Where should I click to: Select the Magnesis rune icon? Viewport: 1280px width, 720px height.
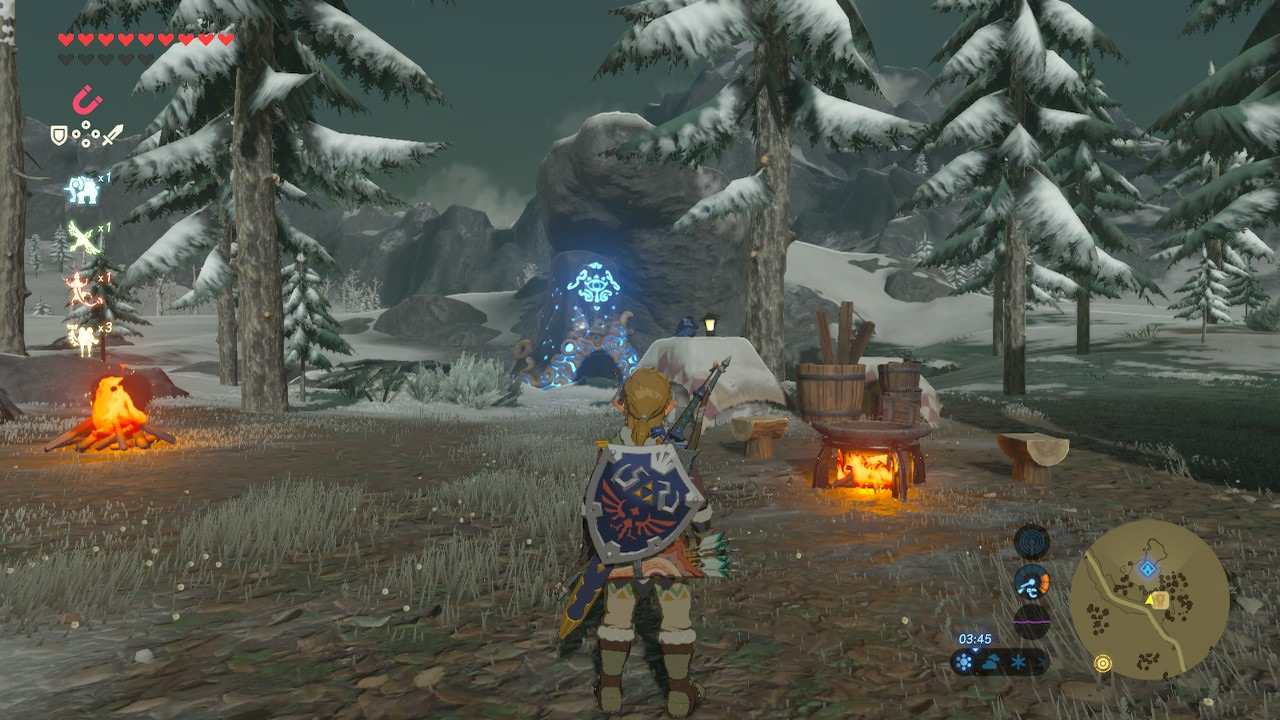[86, 101]
